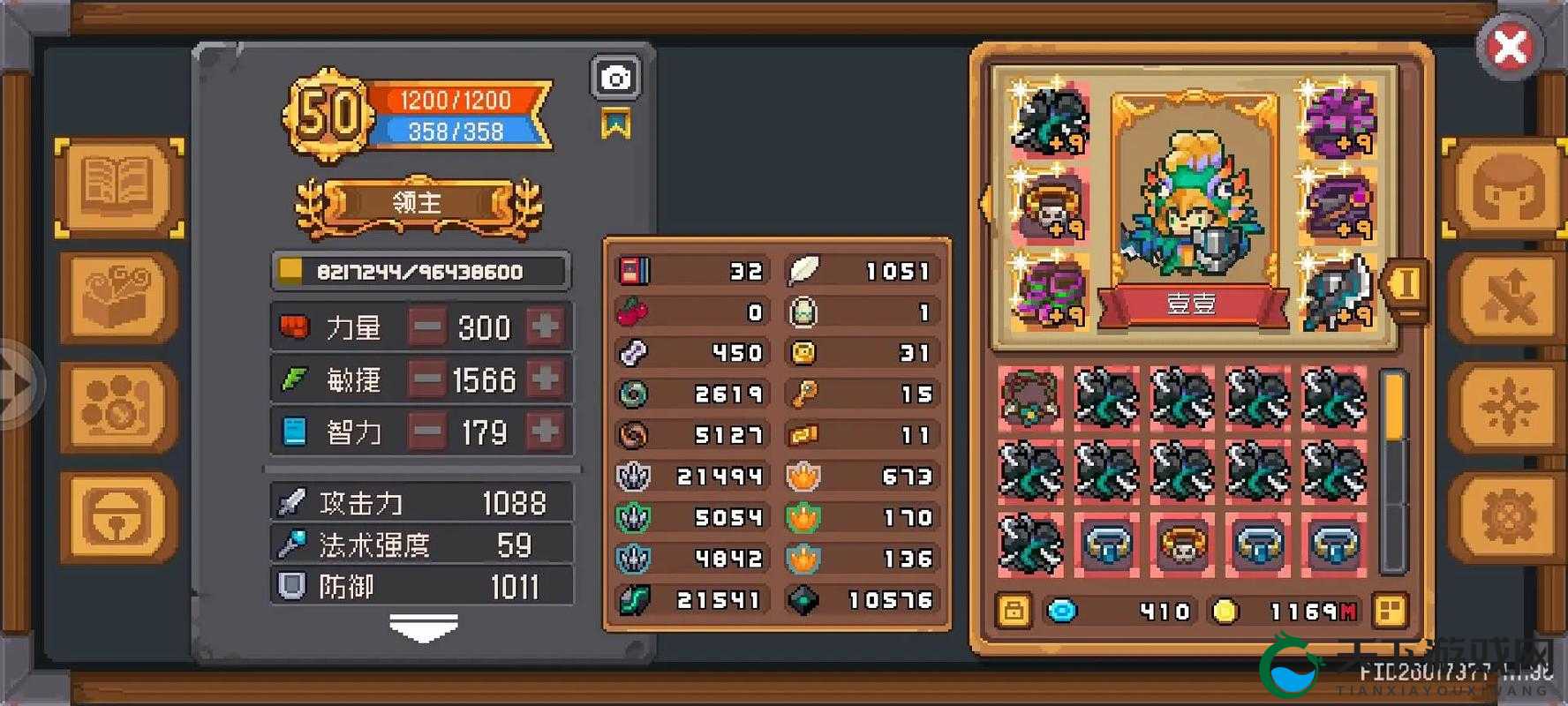Add a point to 敏捷 agility
The image size is (1568, 706).
point(545,379)
